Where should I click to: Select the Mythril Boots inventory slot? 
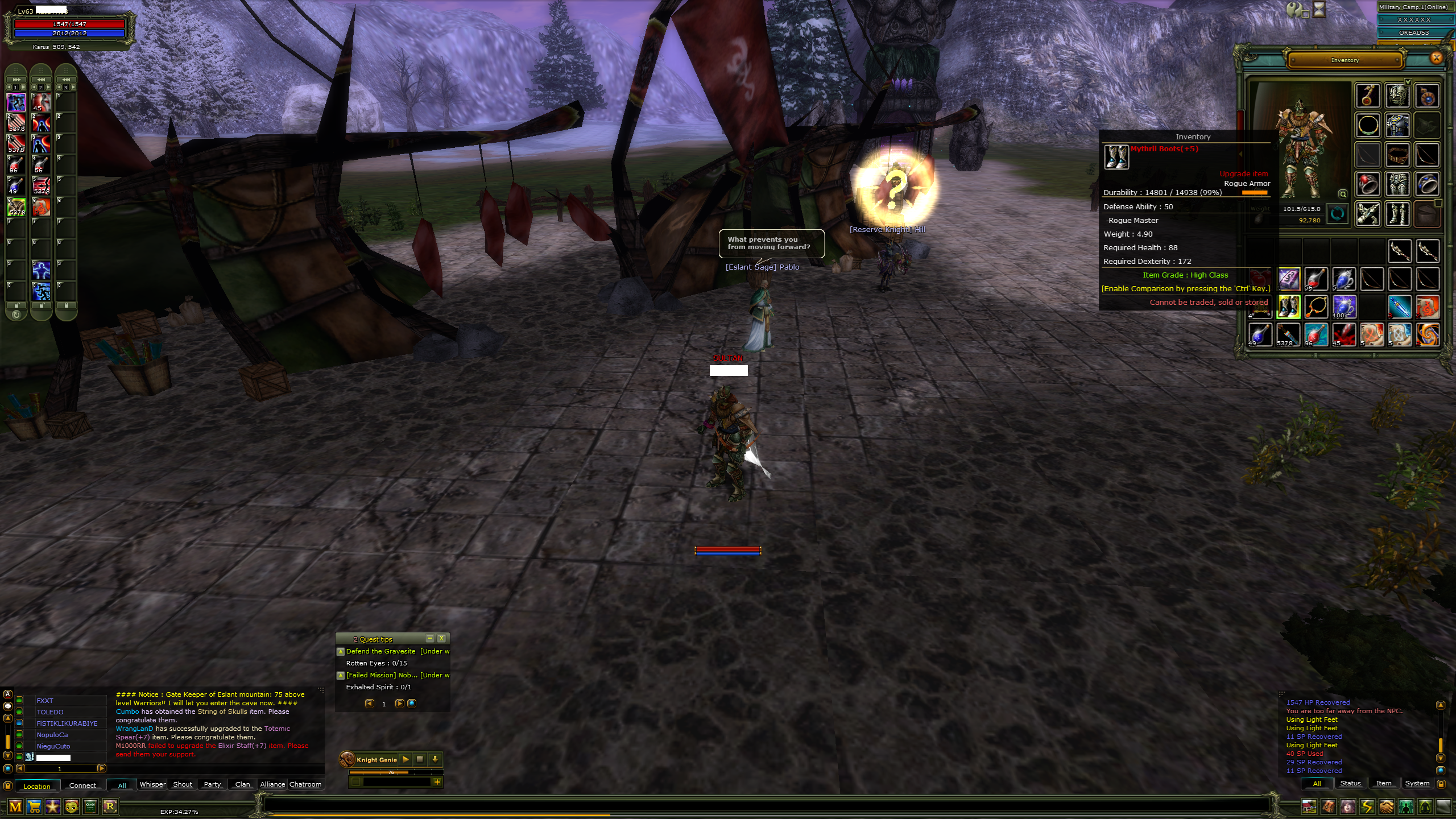(x=1288, y=307)
